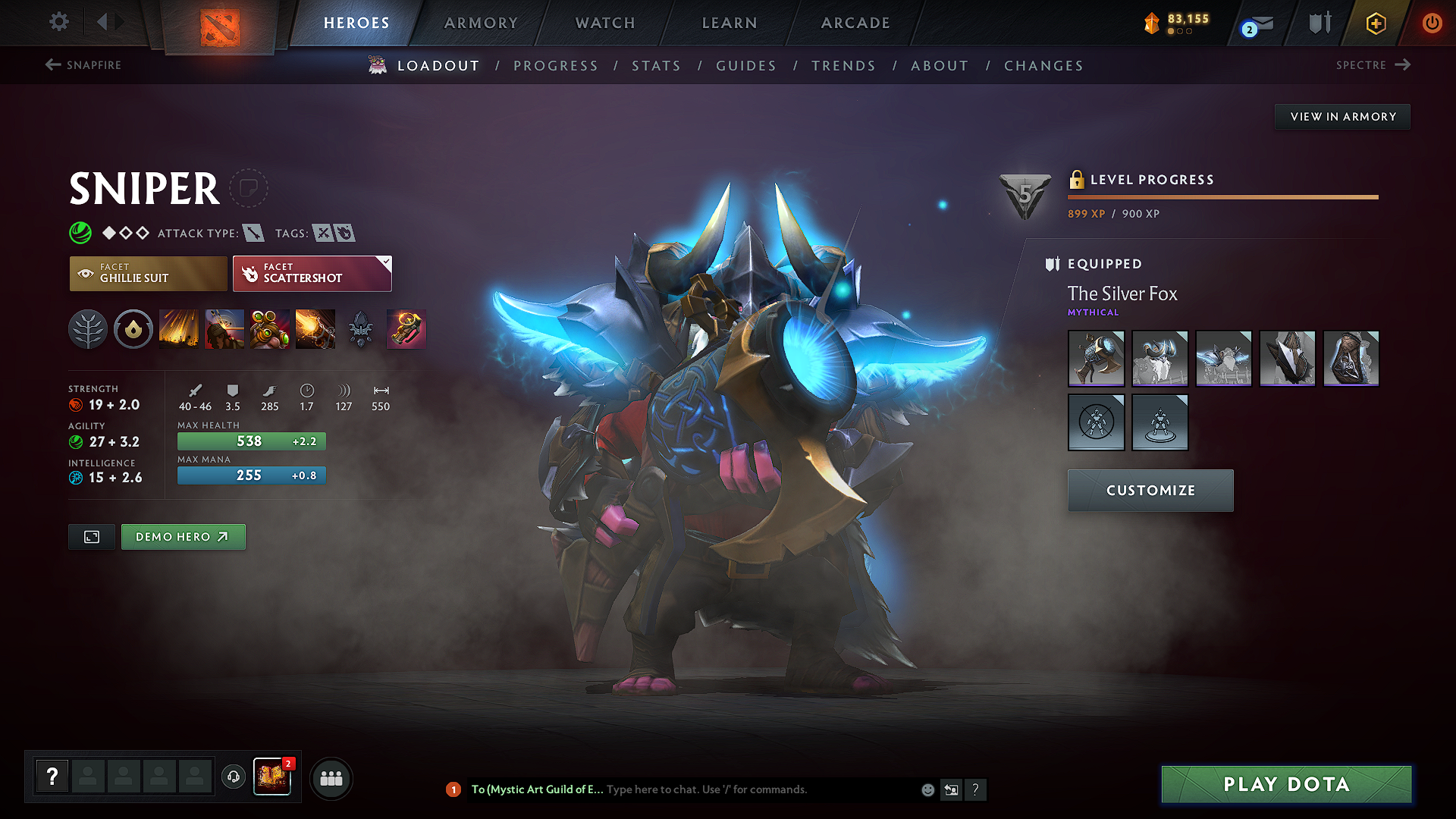Inspect the Take Aim ability icon

[x=270, y=328]
